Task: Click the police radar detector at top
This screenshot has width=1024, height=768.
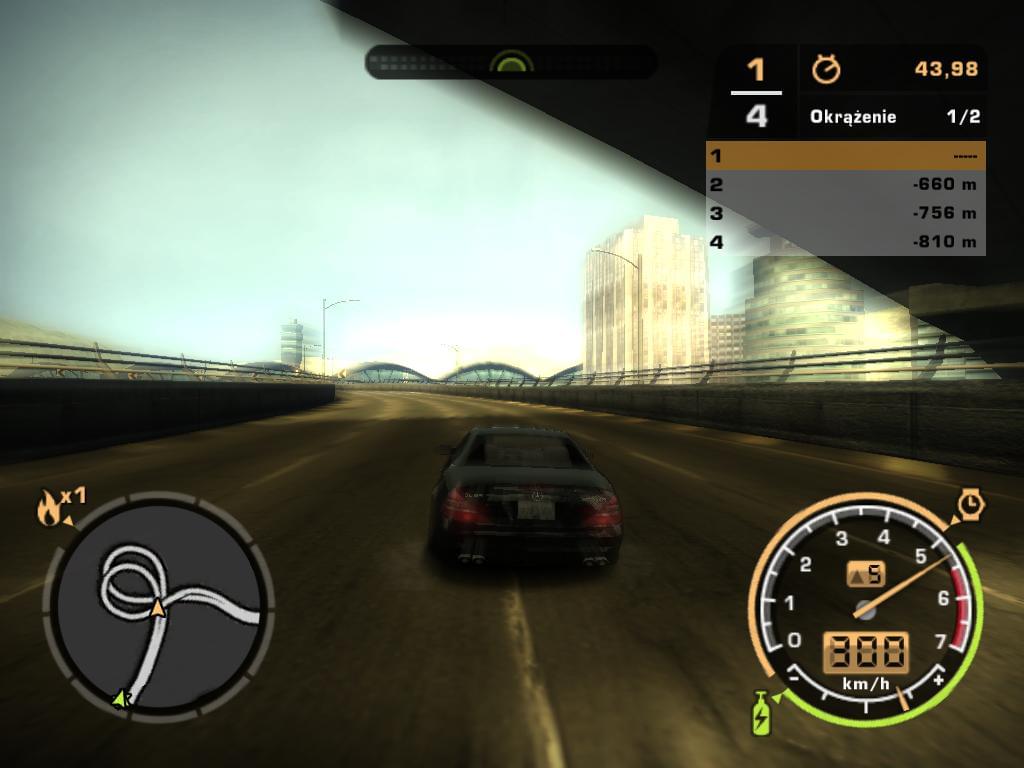Action: 511,62
